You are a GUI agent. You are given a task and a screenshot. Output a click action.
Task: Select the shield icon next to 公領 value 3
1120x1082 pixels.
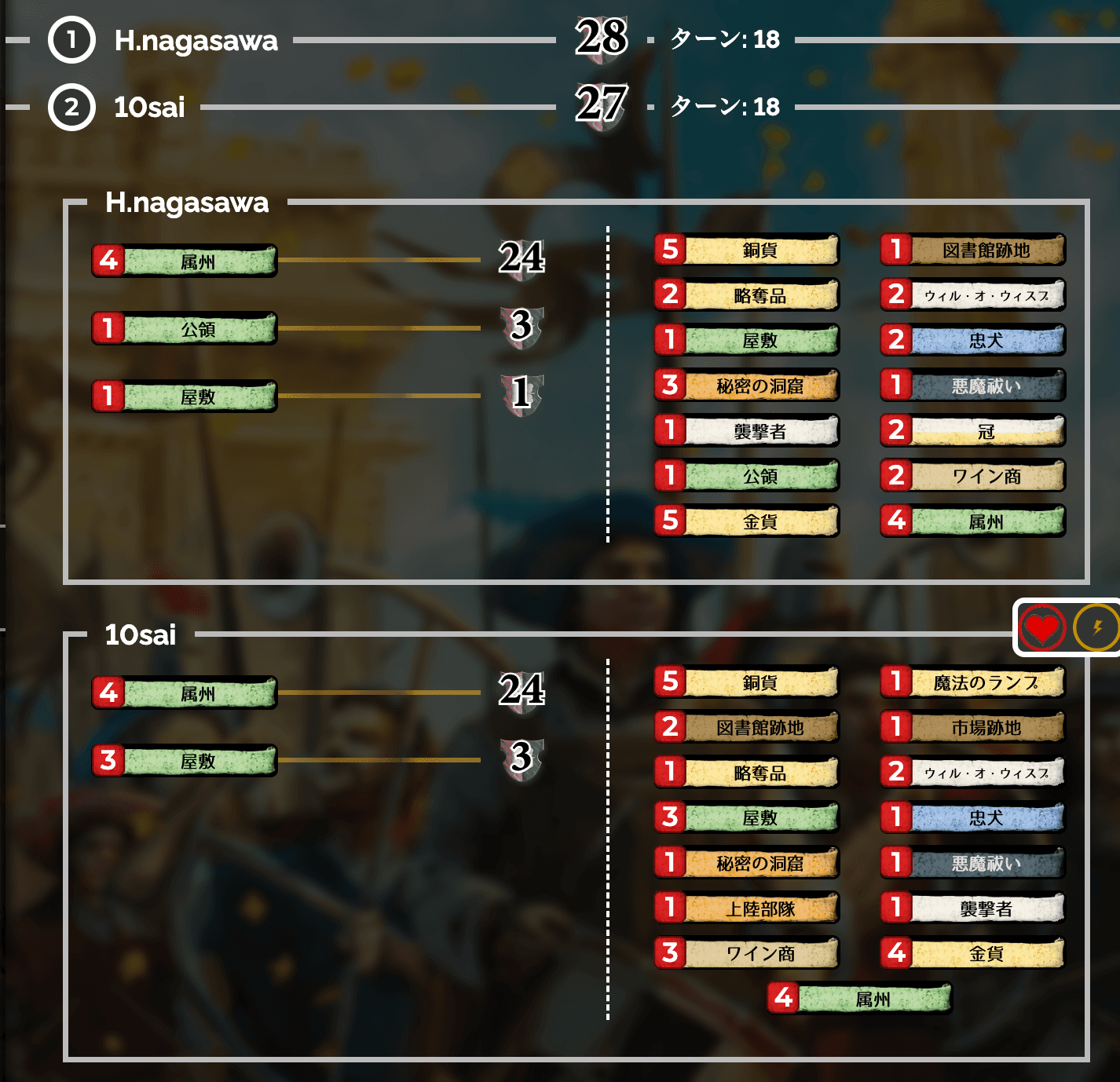(521, 328)
